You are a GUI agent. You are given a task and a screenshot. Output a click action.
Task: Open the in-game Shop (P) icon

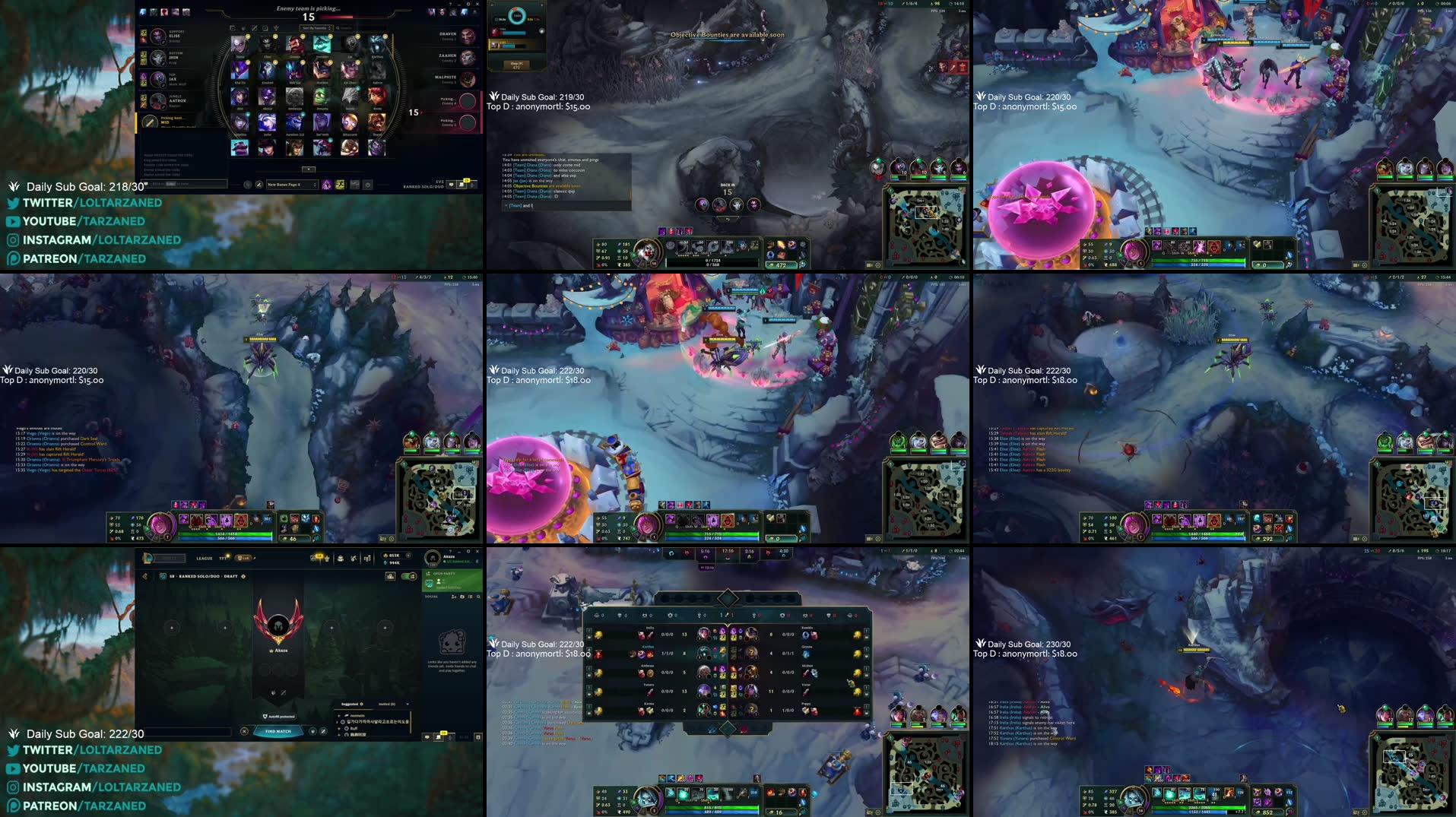(x=516, y=62)
